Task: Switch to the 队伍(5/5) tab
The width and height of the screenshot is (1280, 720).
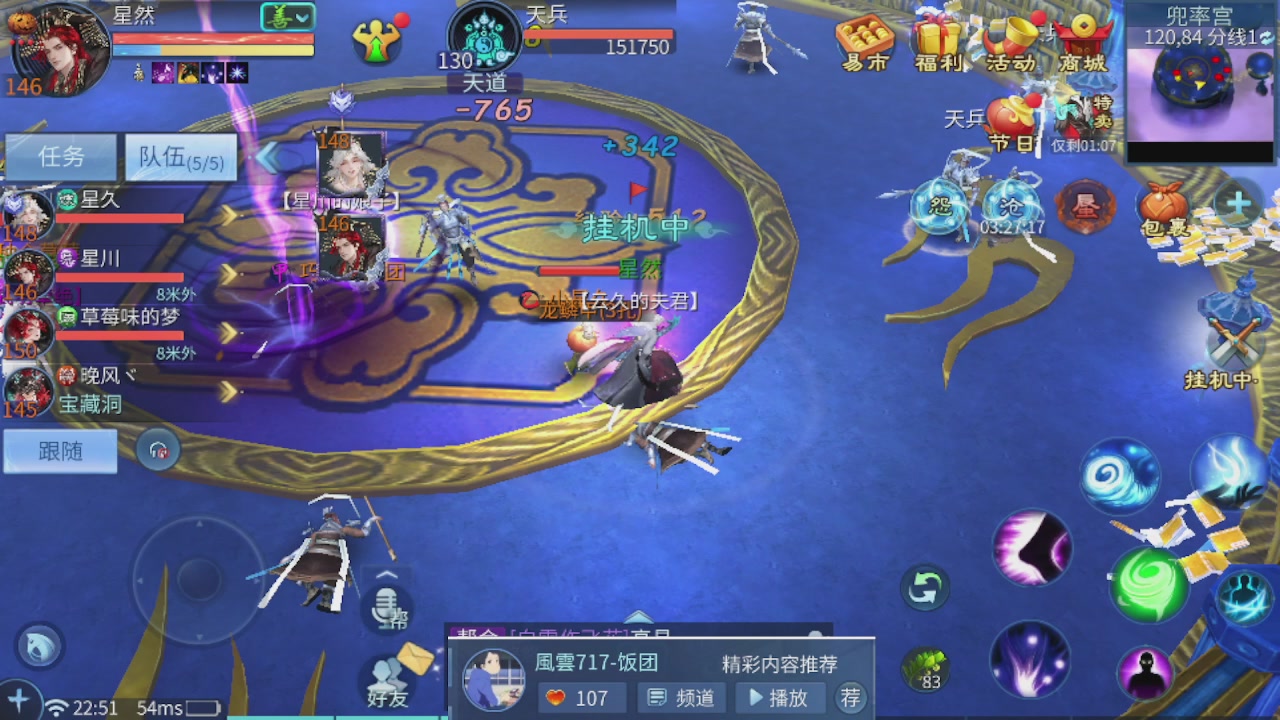Action: coord(180,157)
